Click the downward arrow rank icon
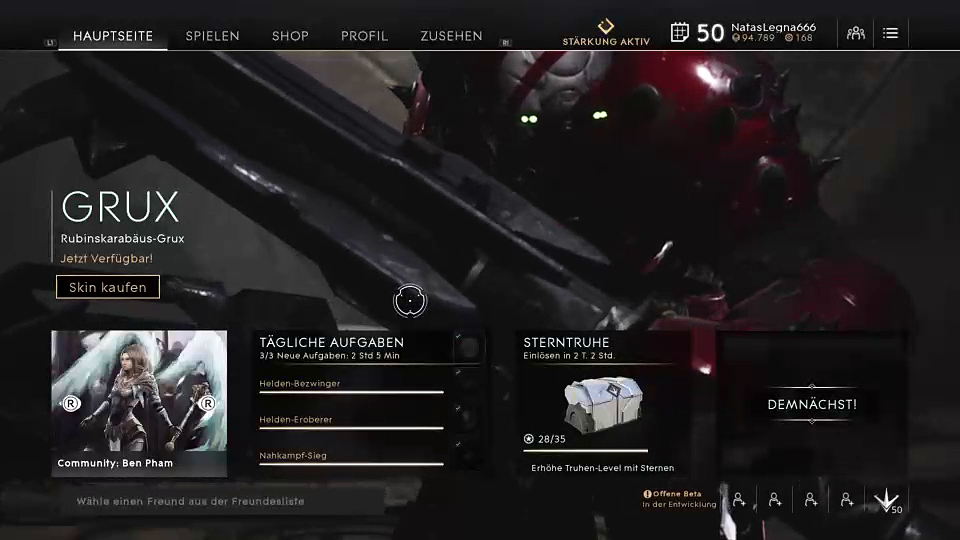 point(886,500)
